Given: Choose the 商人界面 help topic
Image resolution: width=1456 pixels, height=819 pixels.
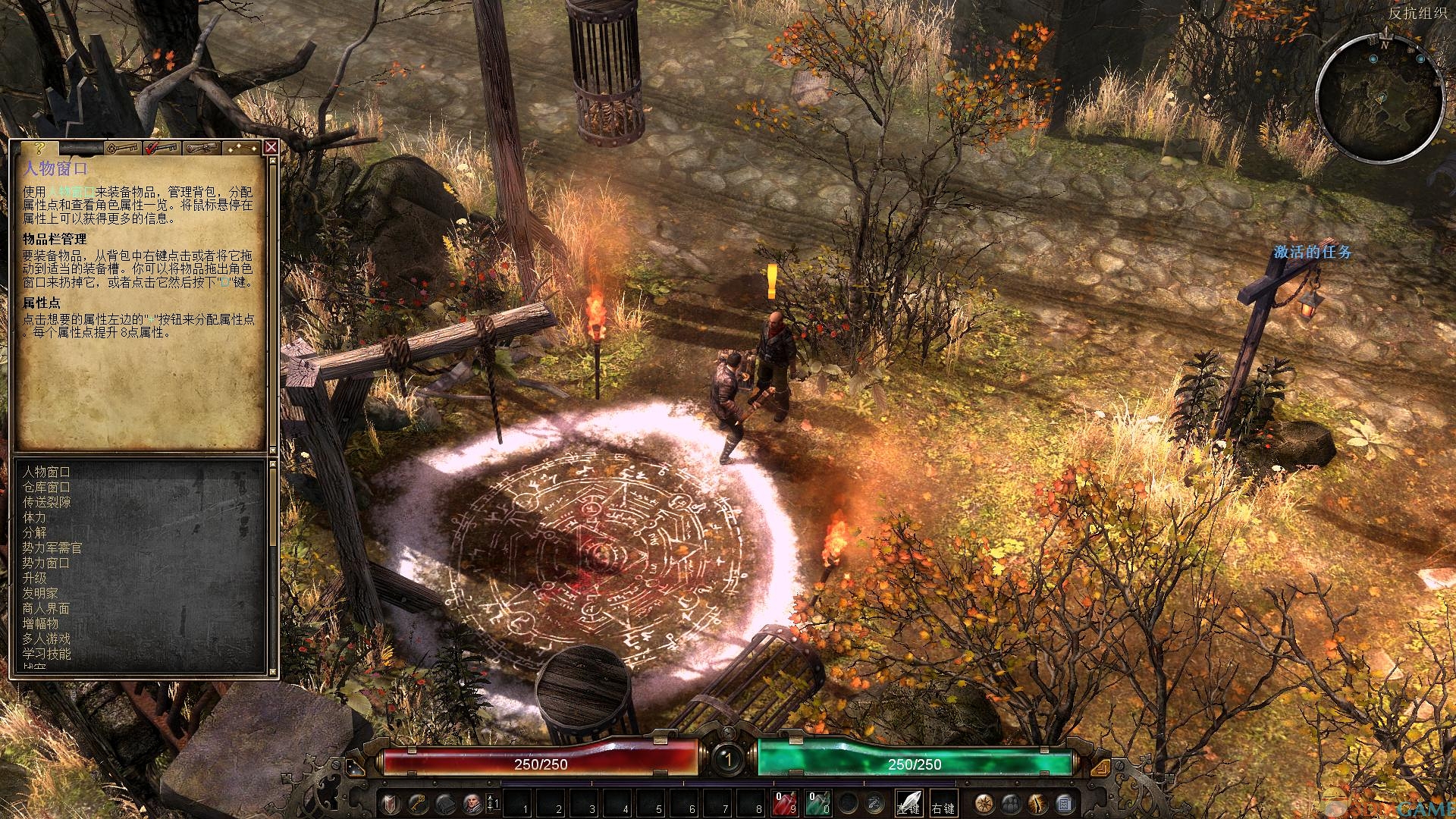Looking at the screenshot, I should click(46, 608).
